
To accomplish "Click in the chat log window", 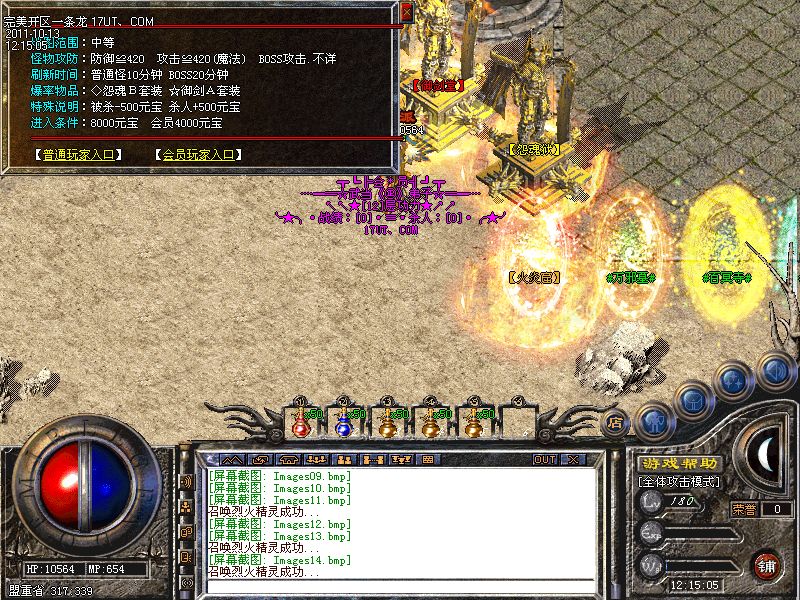I will (400, 522).
